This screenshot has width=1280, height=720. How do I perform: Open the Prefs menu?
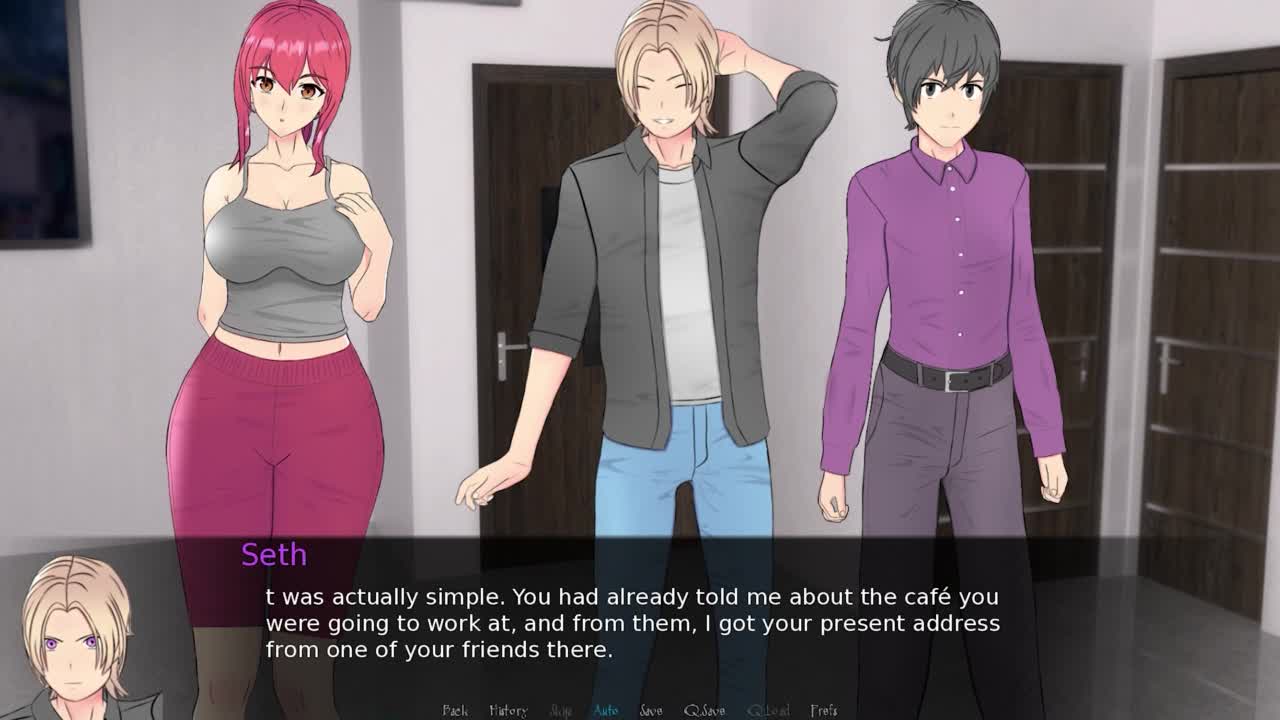[824, 710]
